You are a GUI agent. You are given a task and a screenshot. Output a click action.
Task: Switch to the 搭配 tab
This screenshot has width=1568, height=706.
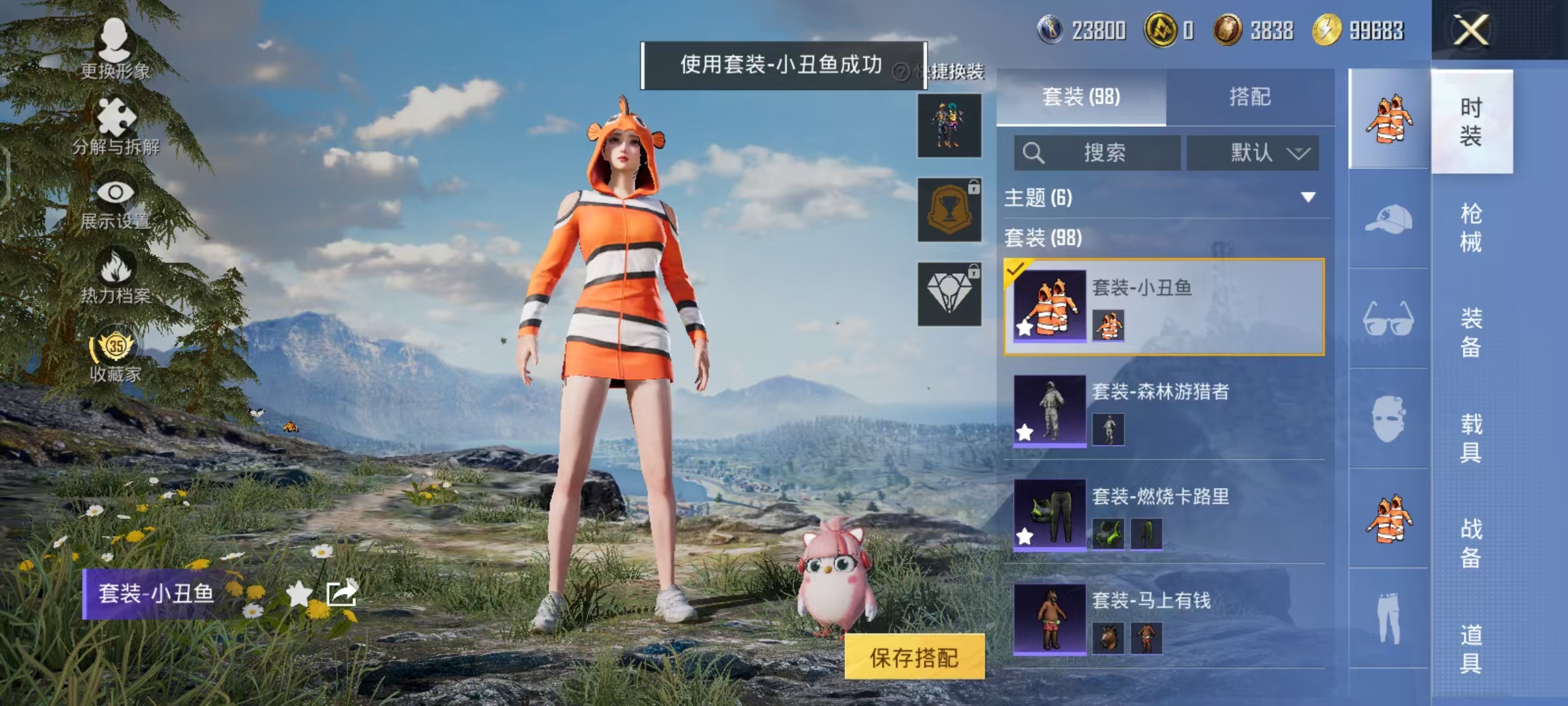pyautogui.click(x=1252, y=97)
